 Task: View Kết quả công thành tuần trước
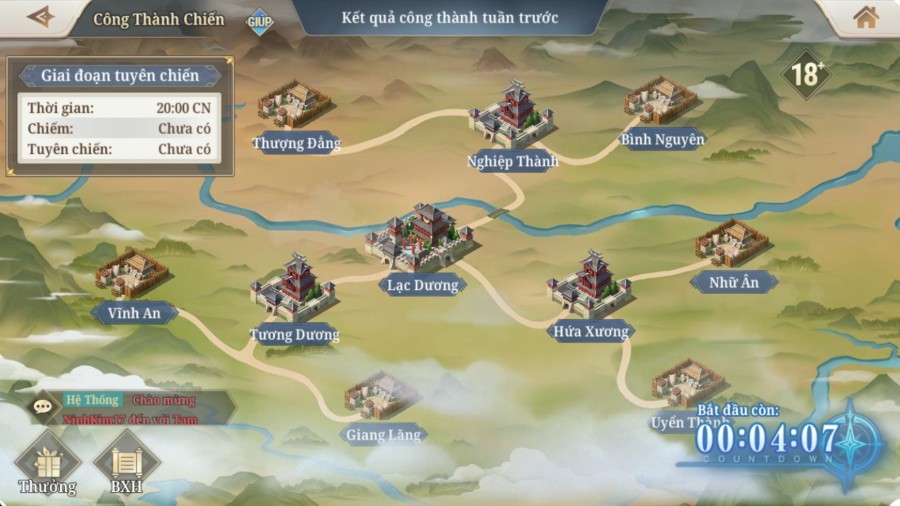click(x=449, y=18)
